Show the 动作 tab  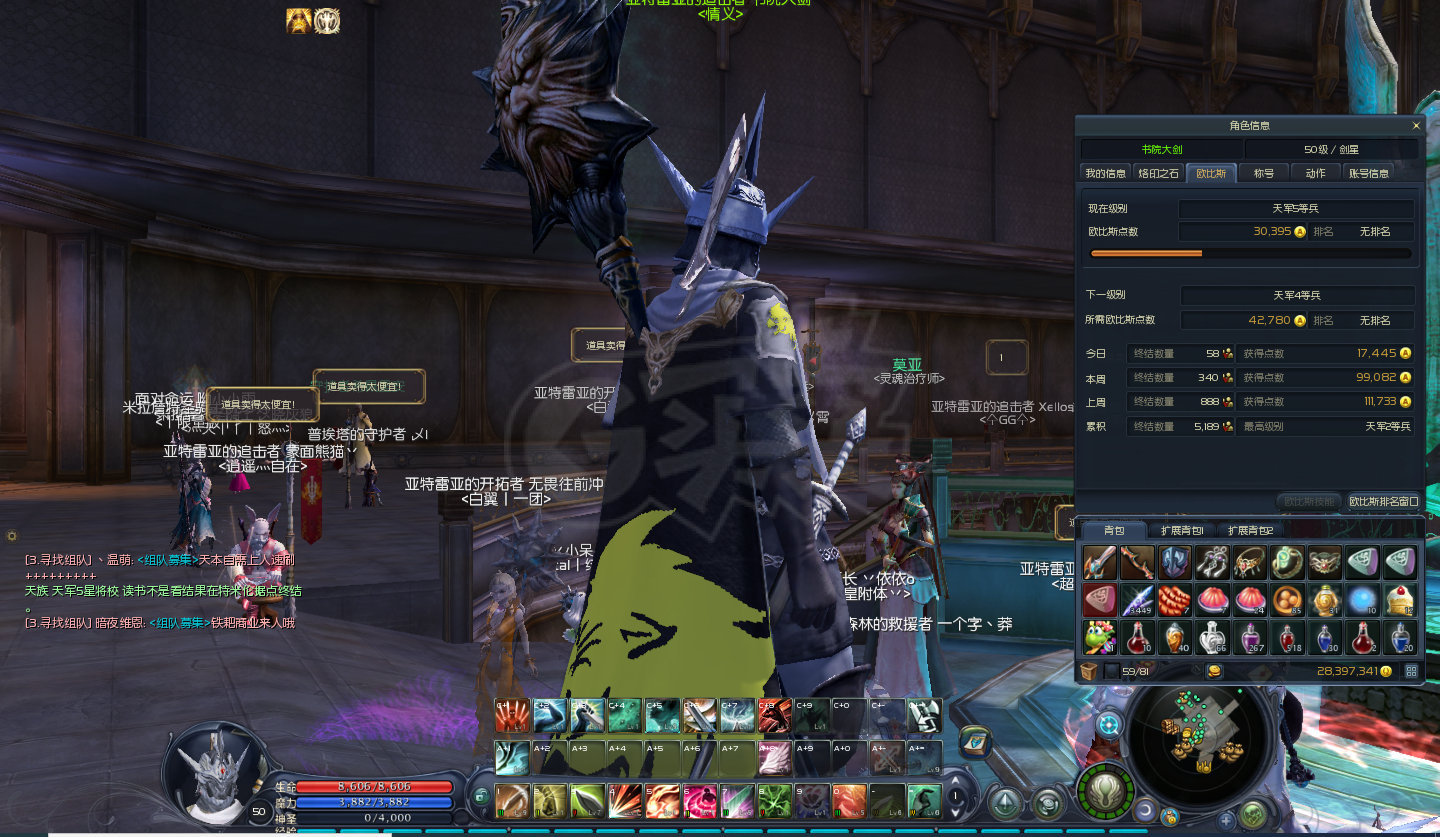[1315, 173]
